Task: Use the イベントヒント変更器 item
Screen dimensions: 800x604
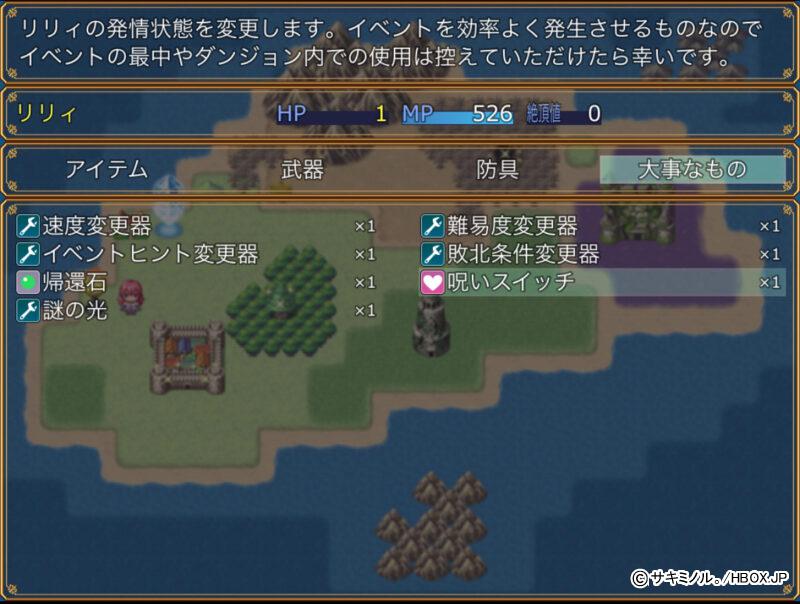Action: pyautogui.click(x=150, y=254)
